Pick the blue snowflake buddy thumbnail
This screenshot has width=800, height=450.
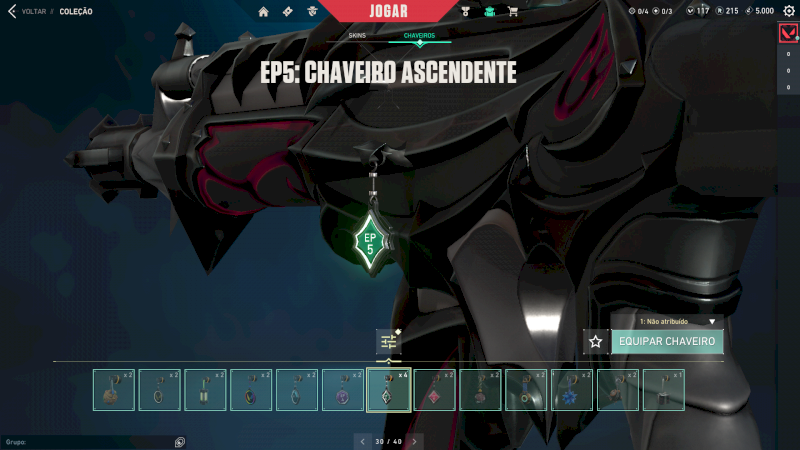pyautogui.click(x=571, y=390)
